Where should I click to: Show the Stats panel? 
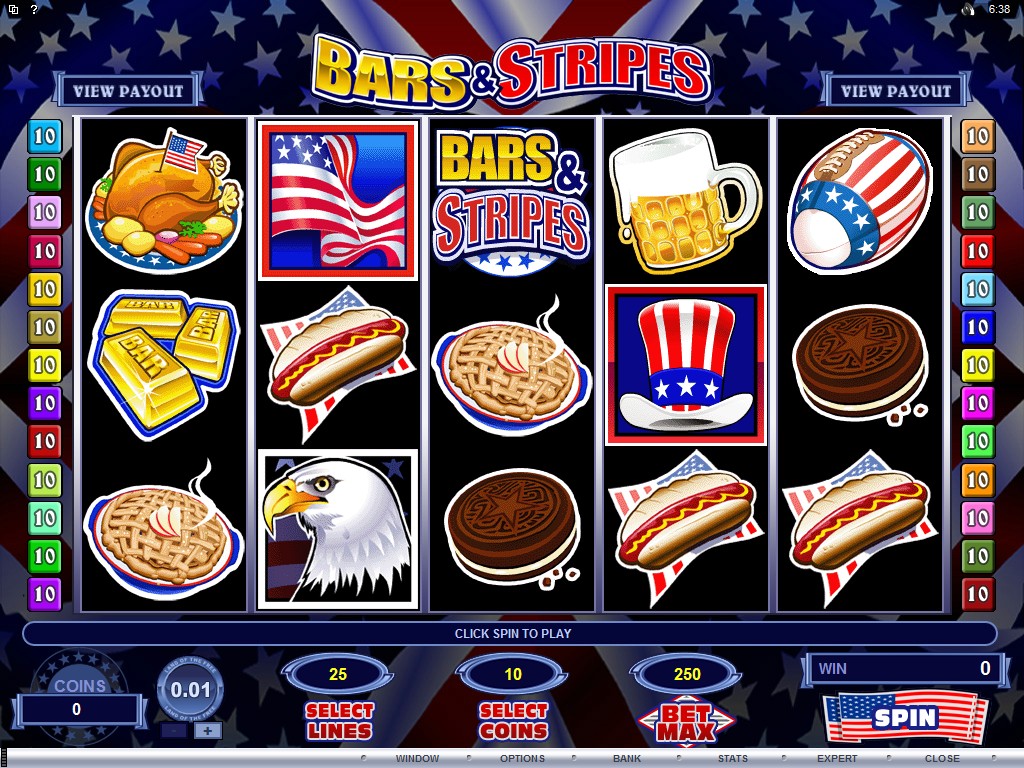tap(733, 759)
